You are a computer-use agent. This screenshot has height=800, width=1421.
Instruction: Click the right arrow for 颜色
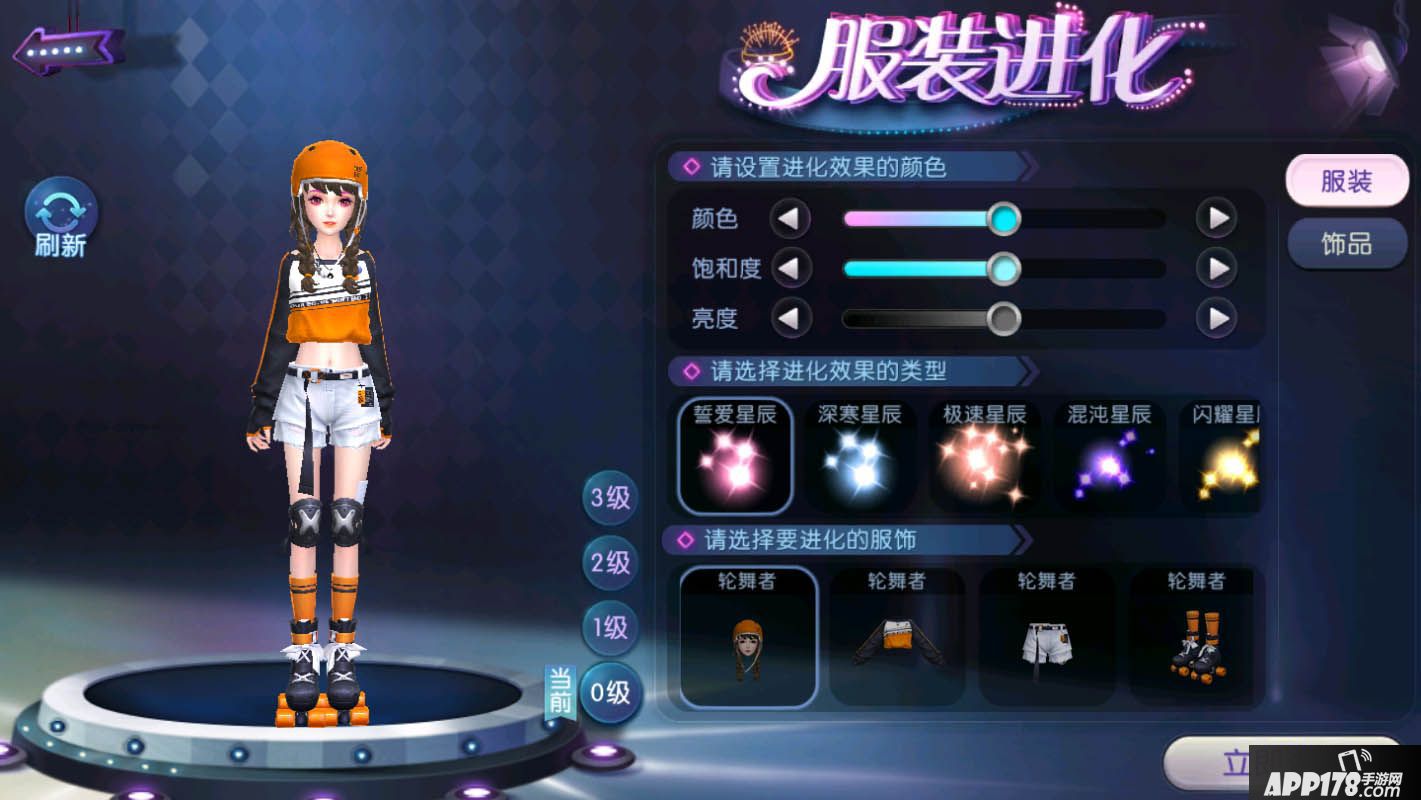pos(1216,218)
